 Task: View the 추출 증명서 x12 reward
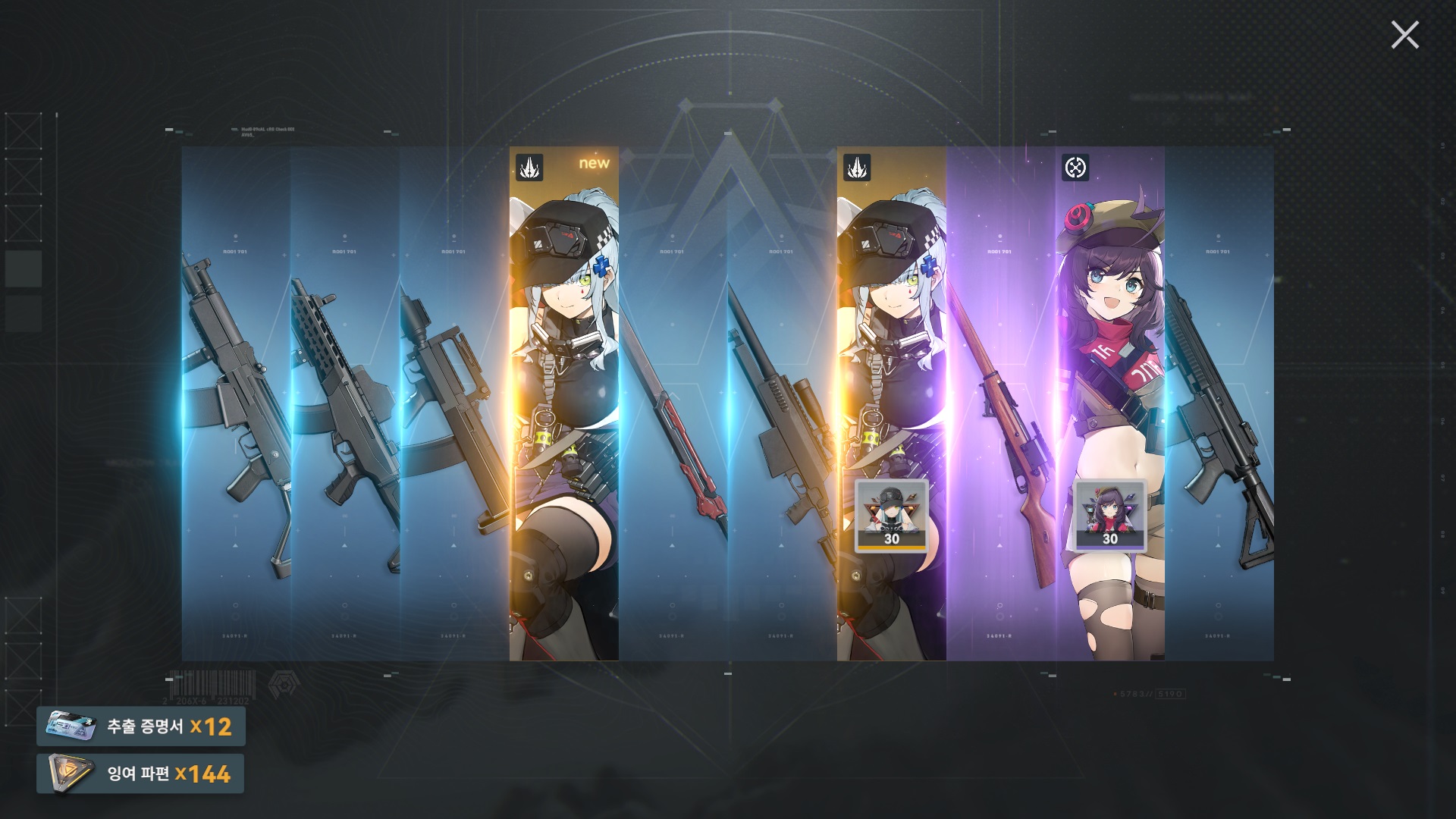click(x=141, y=726)
